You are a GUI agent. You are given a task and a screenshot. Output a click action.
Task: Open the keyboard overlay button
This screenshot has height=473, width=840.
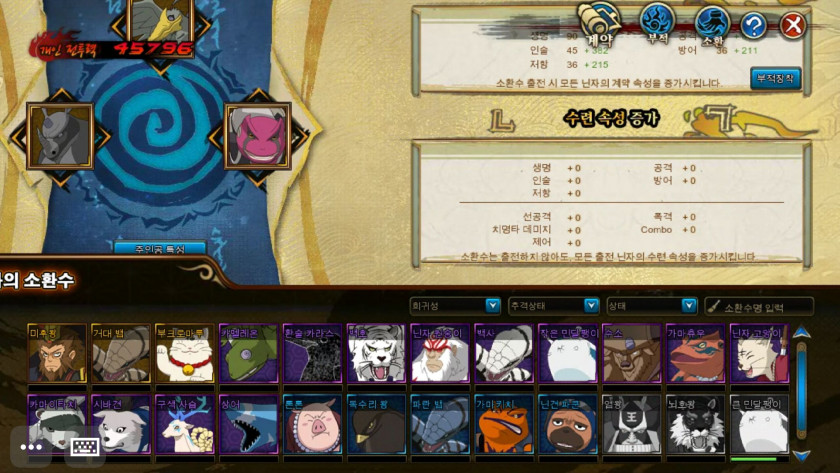coord(86,448)
